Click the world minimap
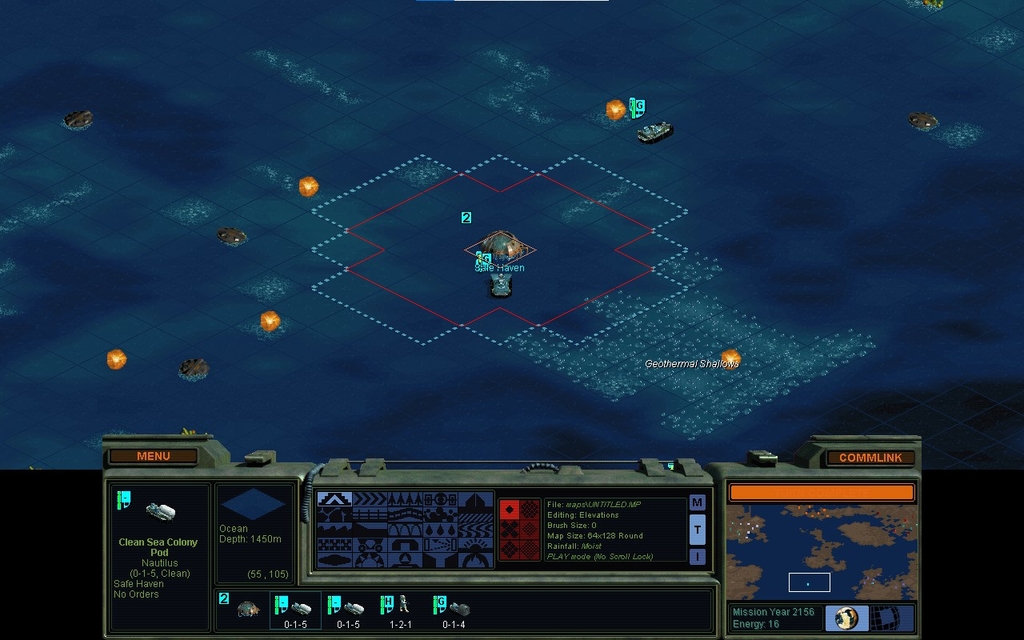The image size is (1024, 640). pyautogui.click(x=821, y=552)
